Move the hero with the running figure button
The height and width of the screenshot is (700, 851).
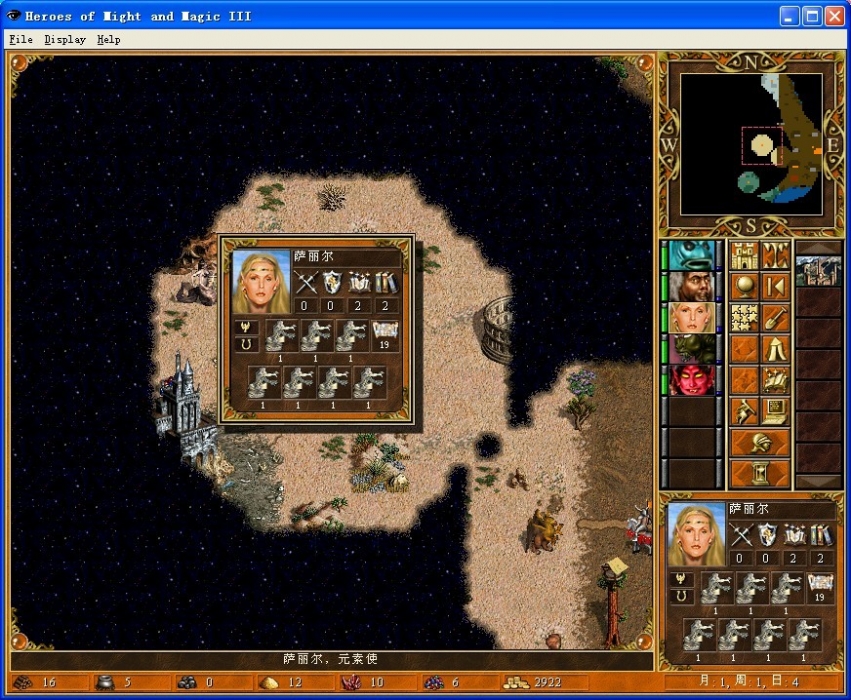coord(744,411)
